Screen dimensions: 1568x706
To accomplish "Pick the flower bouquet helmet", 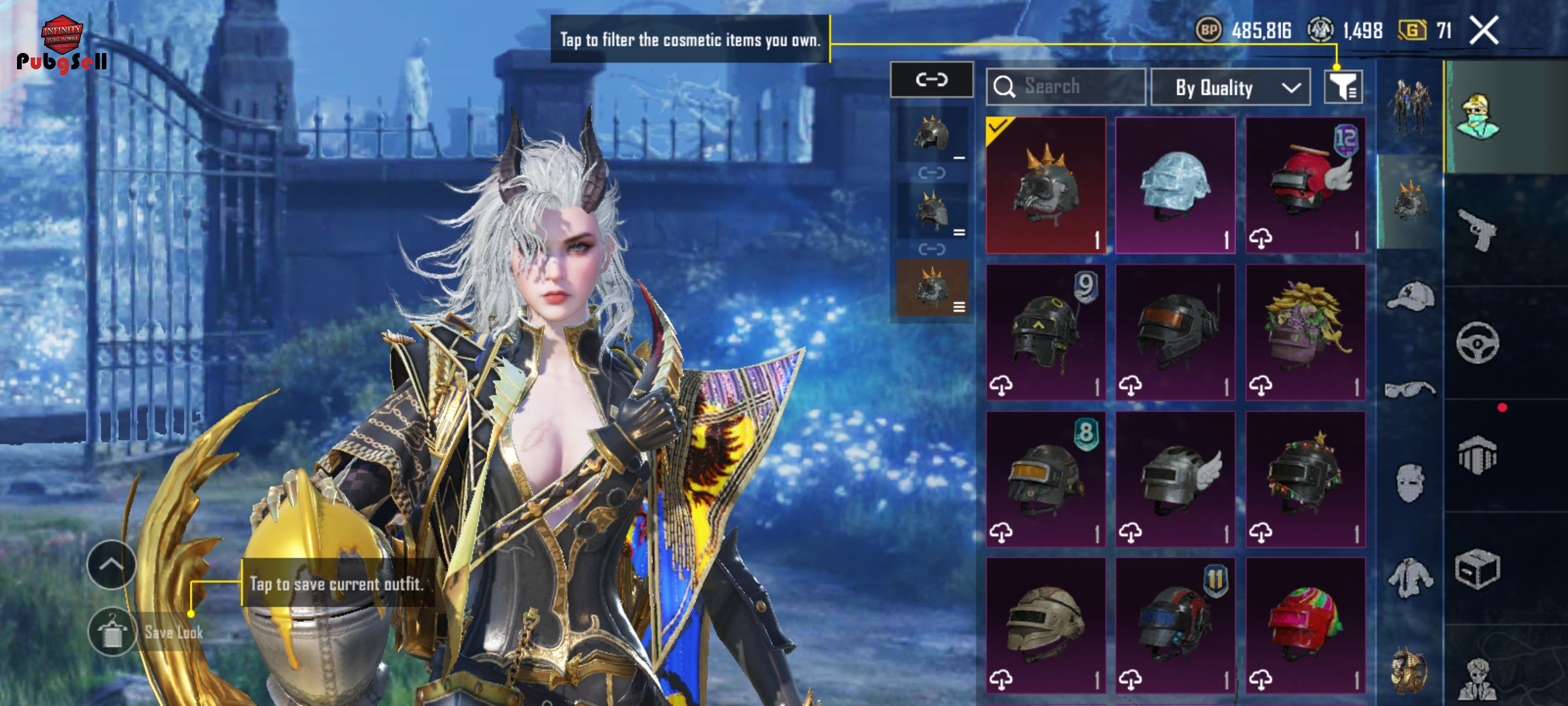I will tap(1305, 332).
